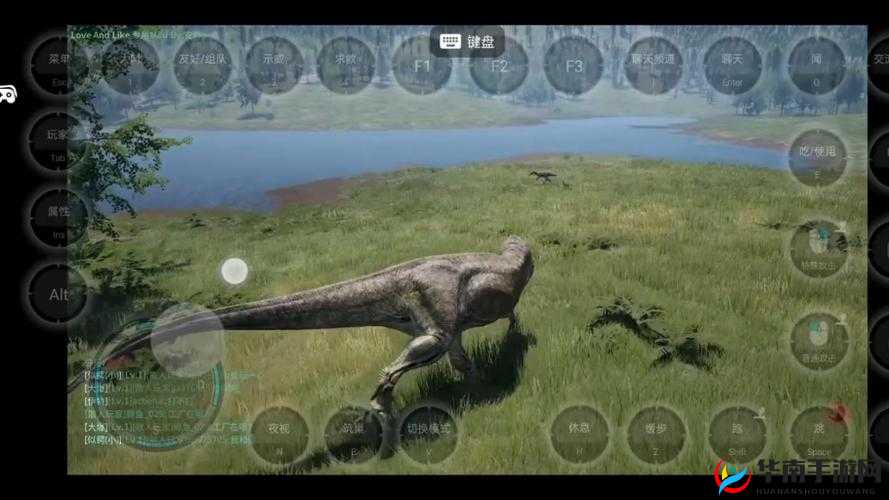Click the F1 button
Image resolution: width=889 pixels, height=500 pixels.
421,66
